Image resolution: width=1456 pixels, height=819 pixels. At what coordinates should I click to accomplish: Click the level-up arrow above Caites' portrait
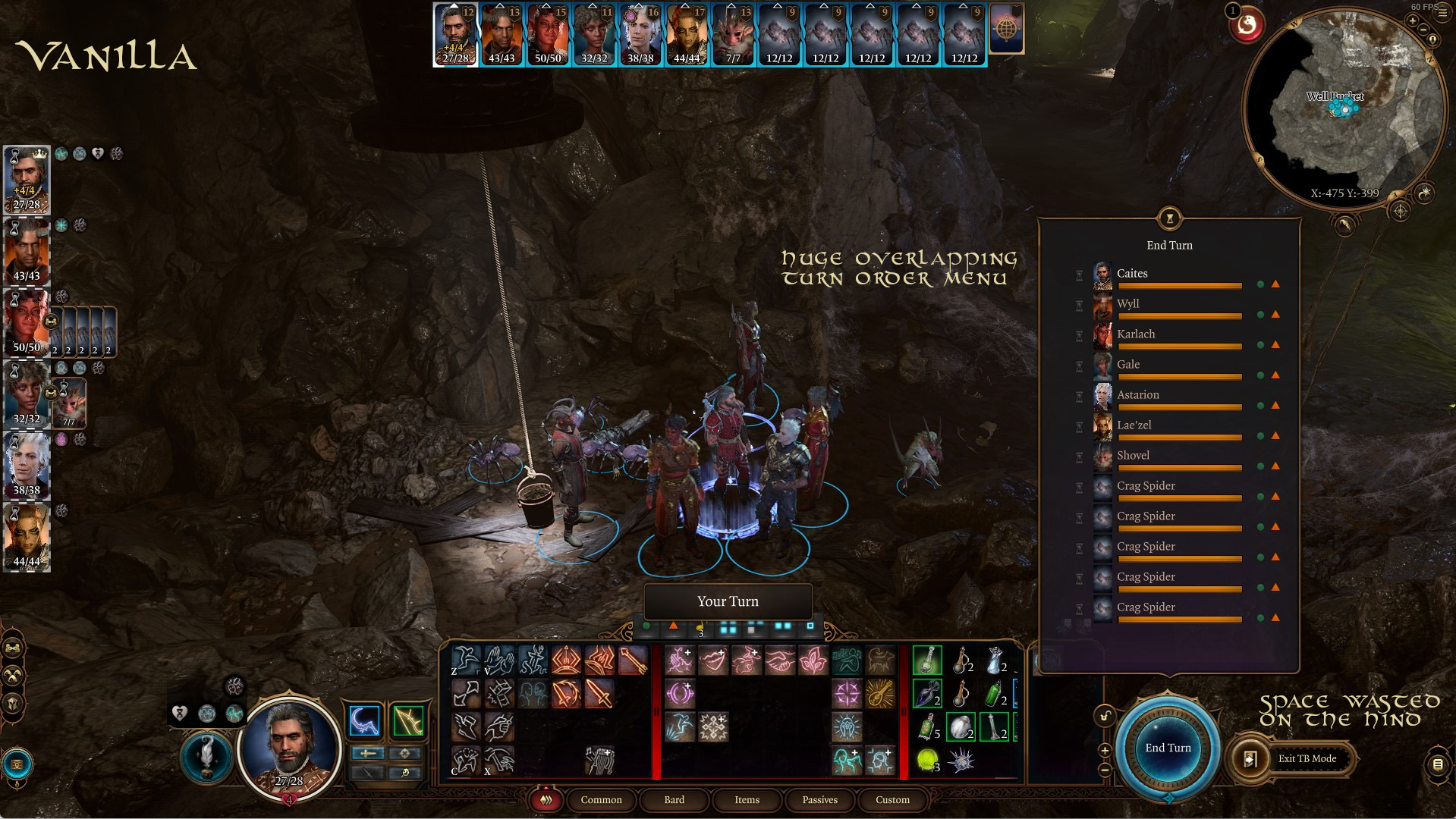pyautogui.click(x=454, y=9)
